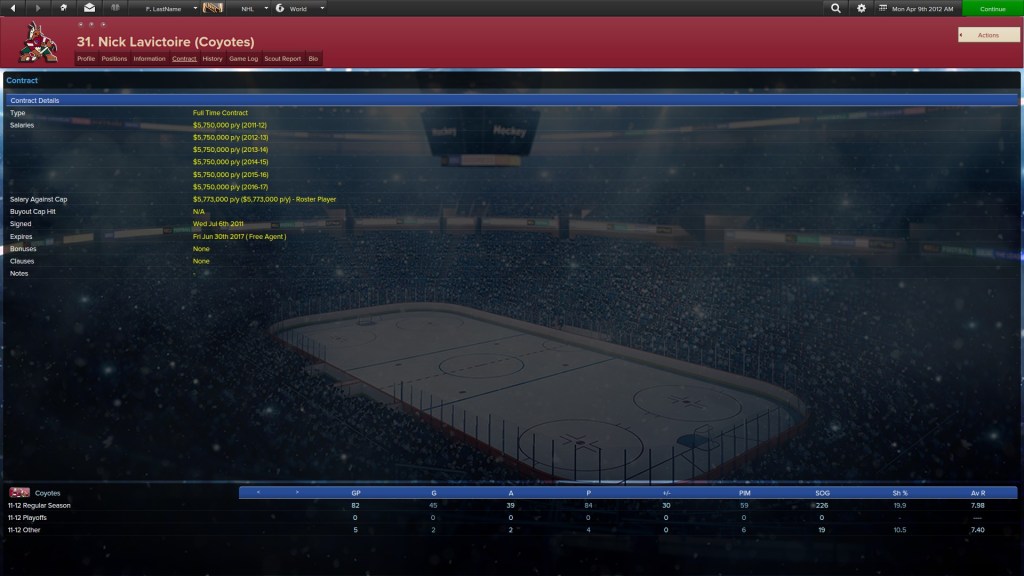Check the mail inbox envelope icon
The height and width of the screenshot is (576, 1024).
[89, 8]
